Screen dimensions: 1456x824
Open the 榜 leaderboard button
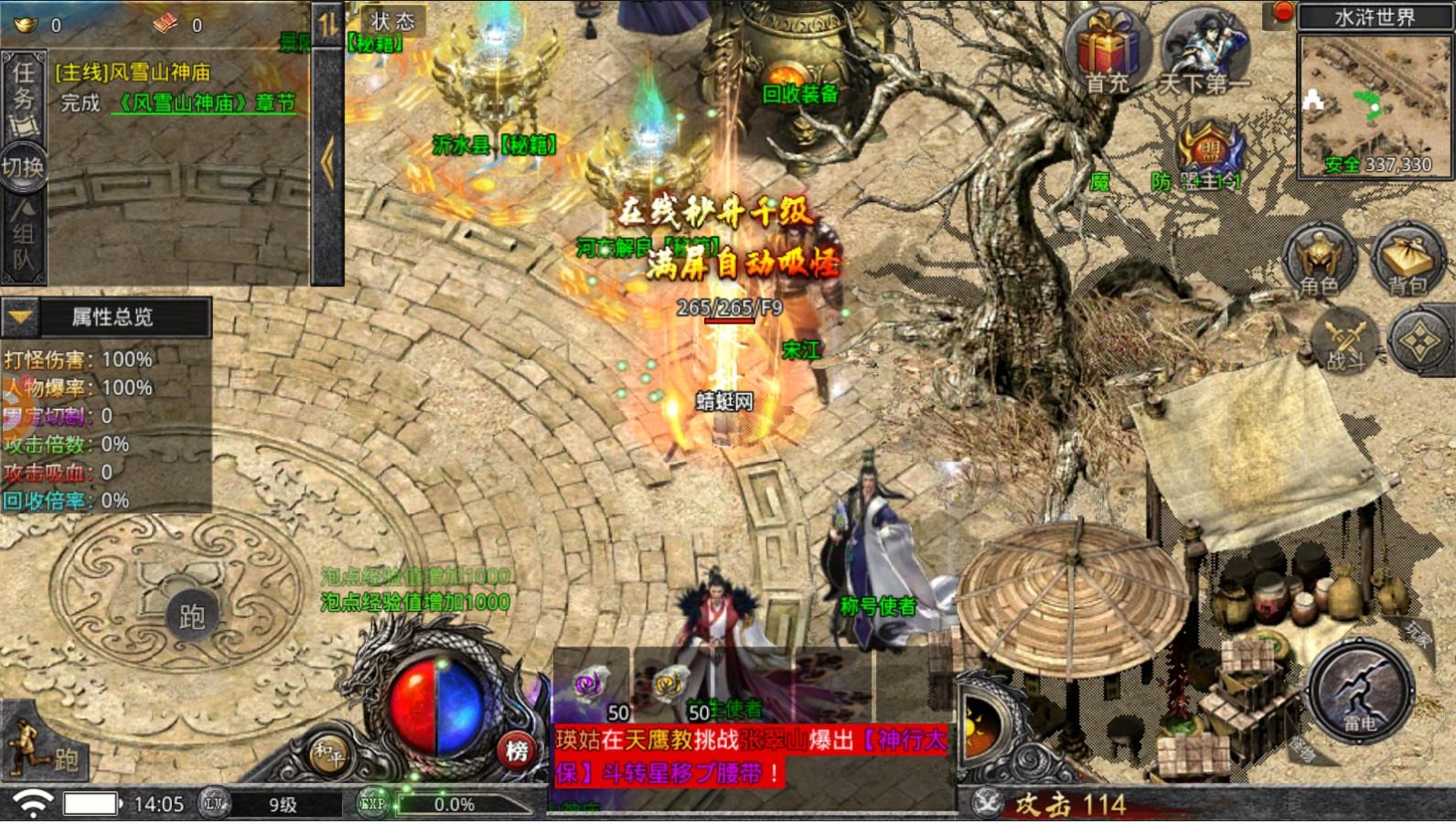[x=517, y=752]
